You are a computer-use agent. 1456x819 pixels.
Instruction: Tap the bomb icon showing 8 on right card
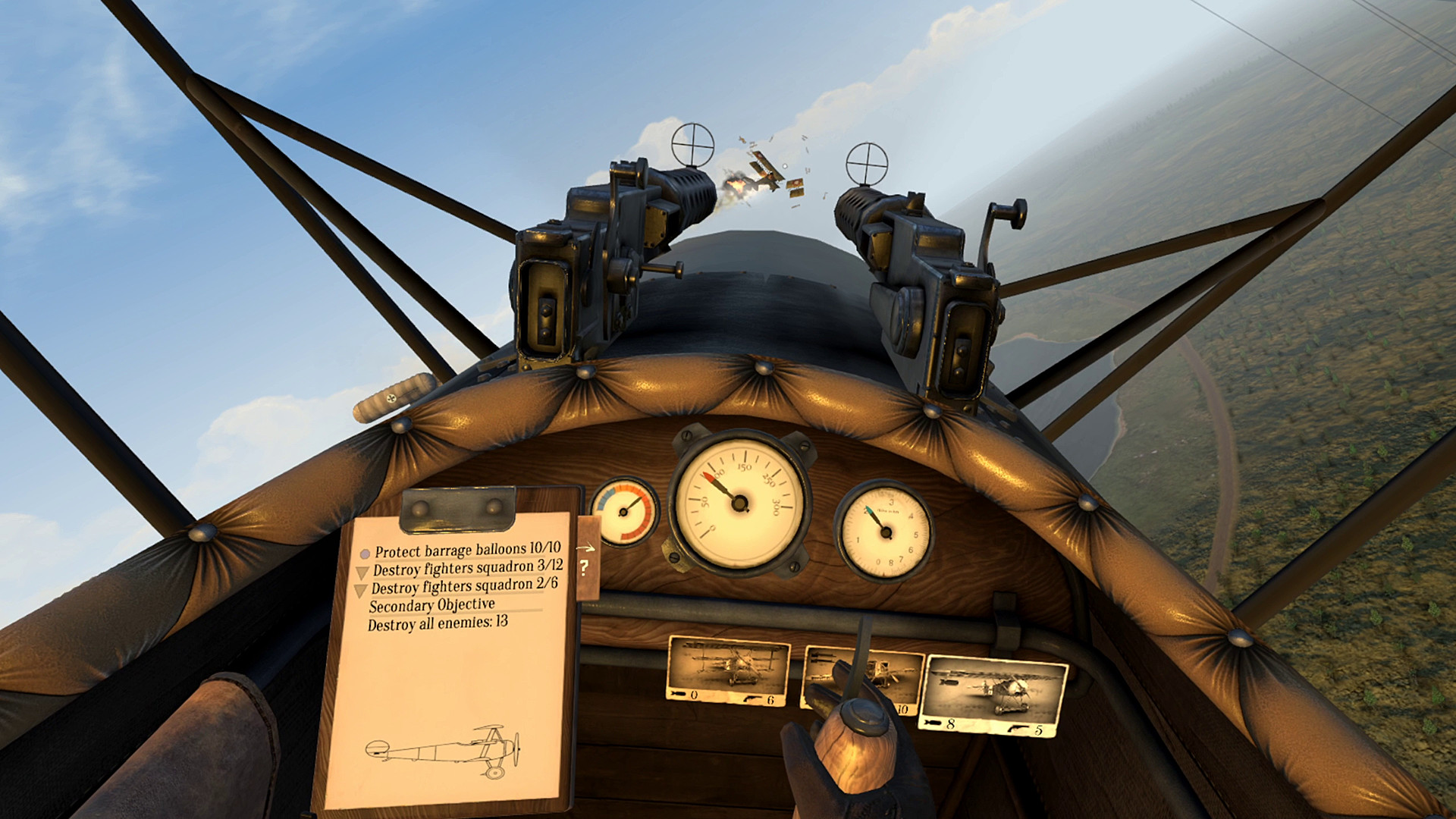pos(931,723)
